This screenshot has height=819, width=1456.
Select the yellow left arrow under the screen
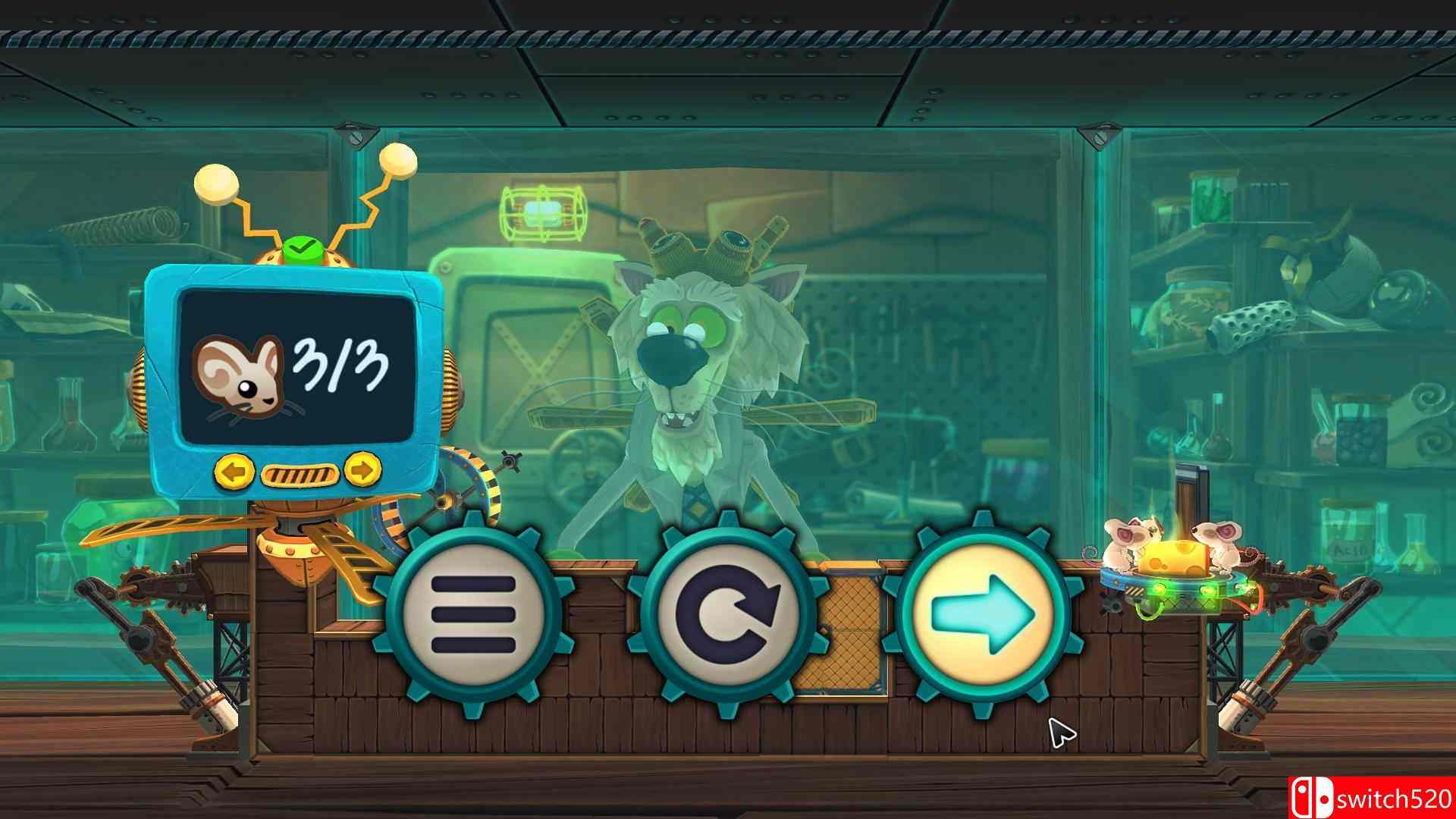tap(236, 473)
